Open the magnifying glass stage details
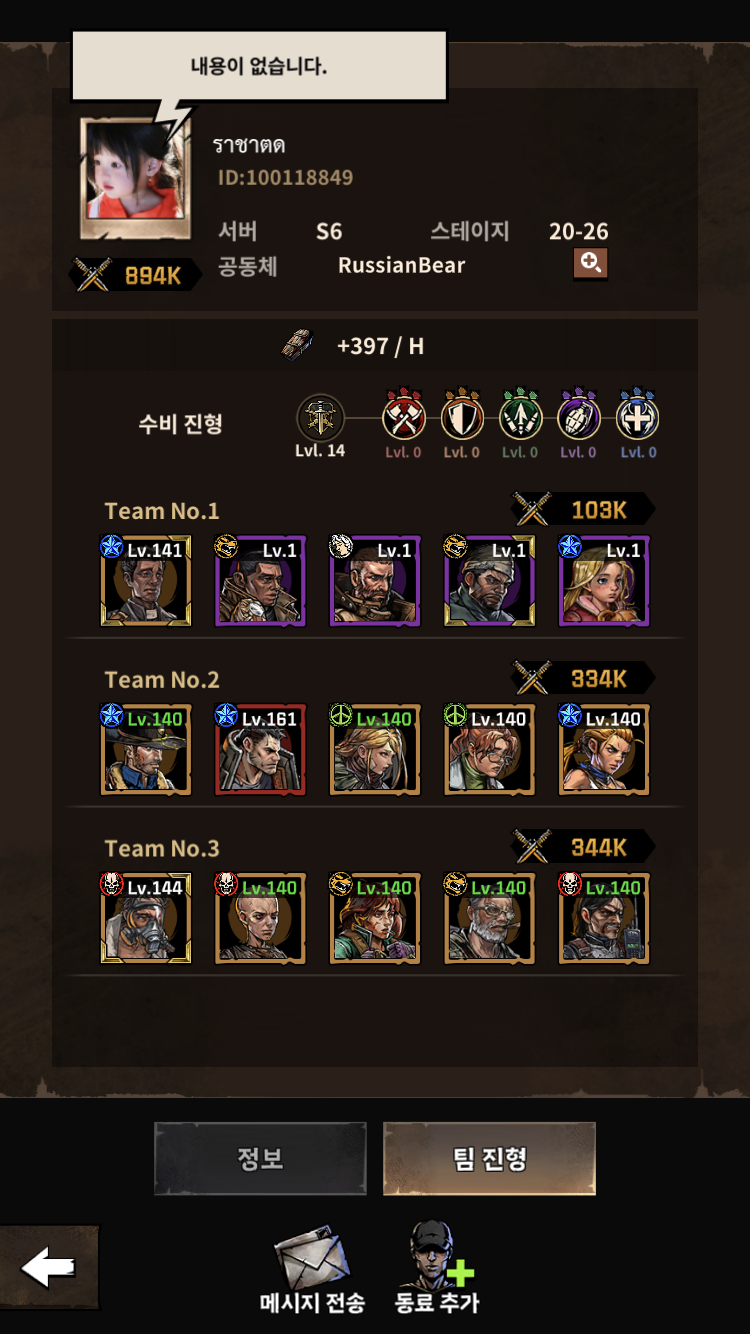750x1334 pixels. pyautogui.click(x=590, y=263)
